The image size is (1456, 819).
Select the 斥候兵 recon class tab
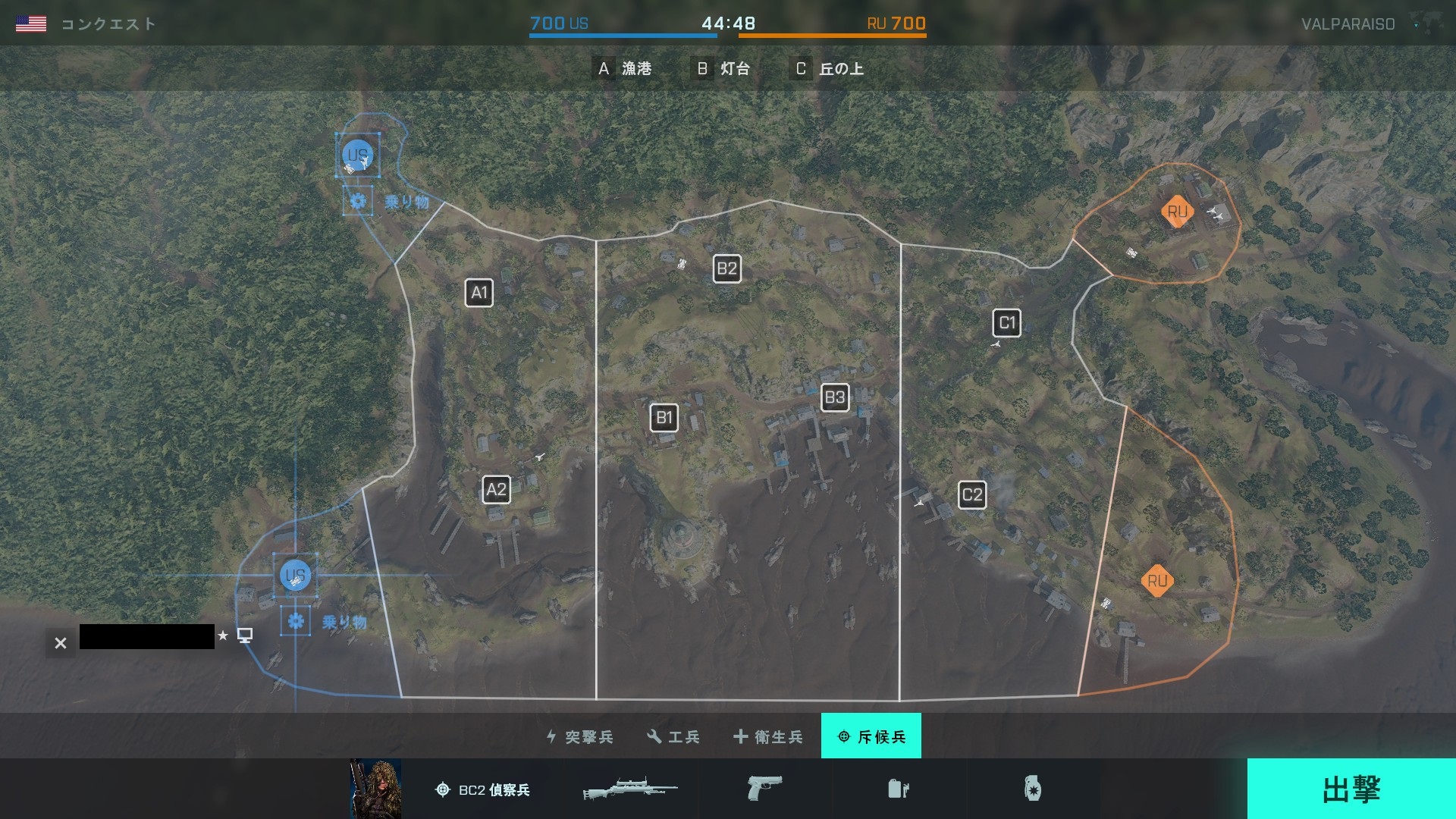tap(871, 736)
